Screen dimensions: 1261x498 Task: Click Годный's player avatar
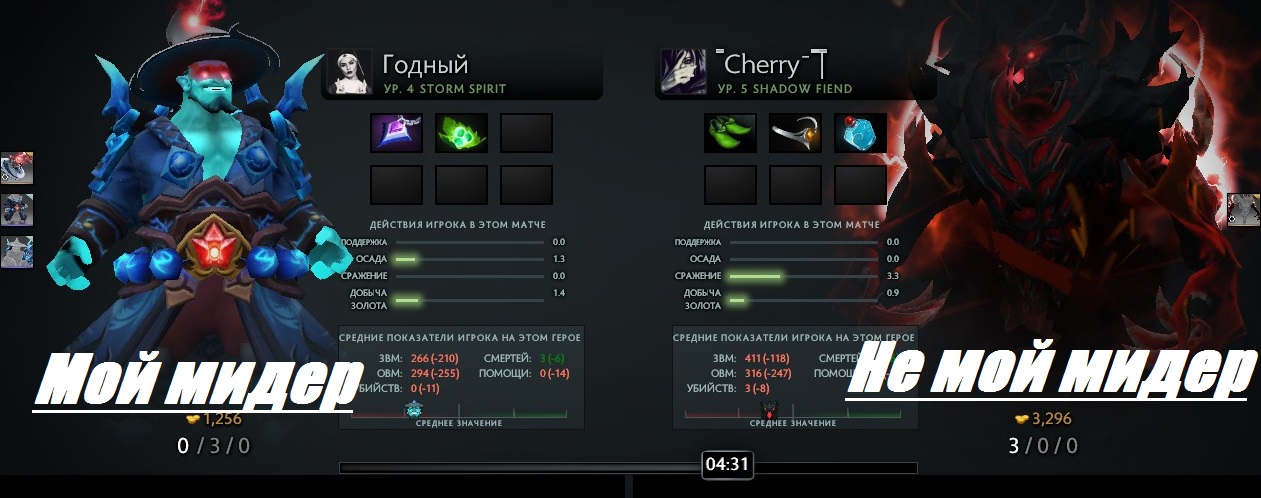[x=350, y=72]
